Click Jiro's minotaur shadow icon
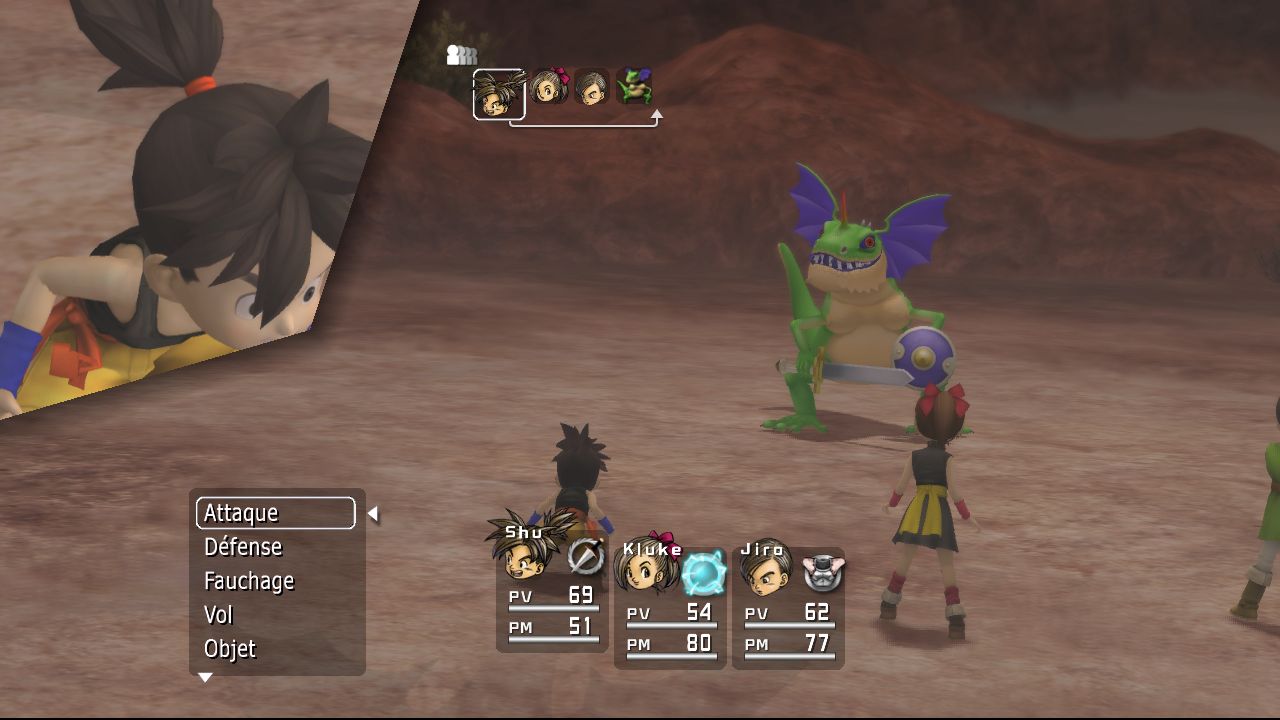The image size is (1280, 720). coord(823,572)
